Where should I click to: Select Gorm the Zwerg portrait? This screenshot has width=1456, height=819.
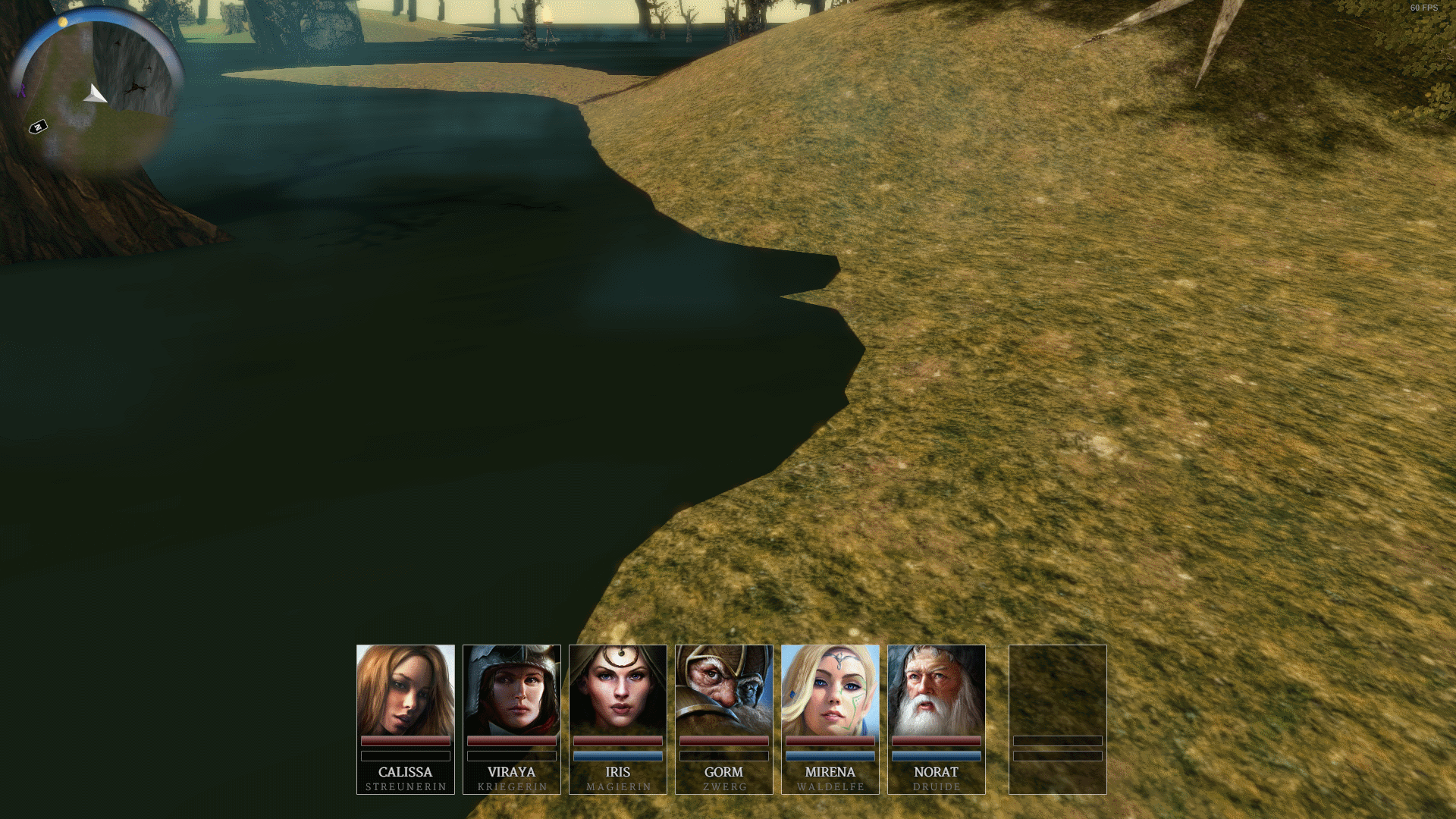pos(723,690)
